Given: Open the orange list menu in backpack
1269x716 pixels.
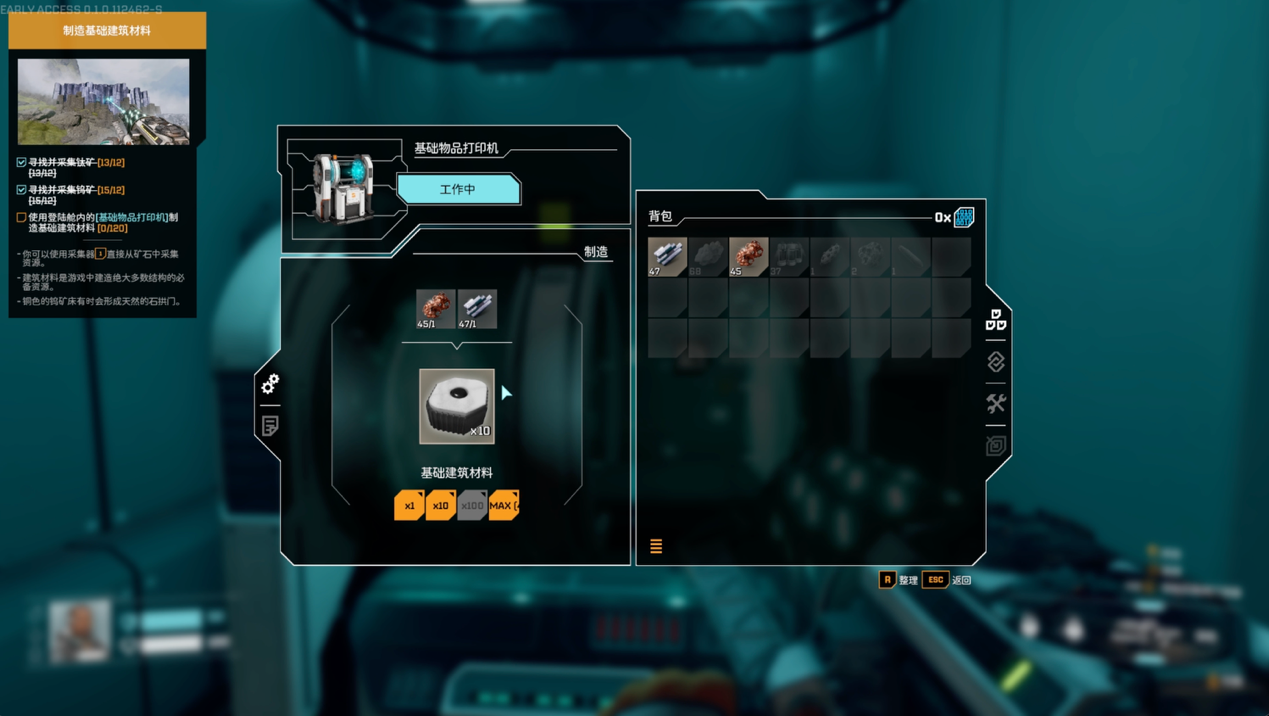Looking at the screenshot, I should (x=656, y=546).
